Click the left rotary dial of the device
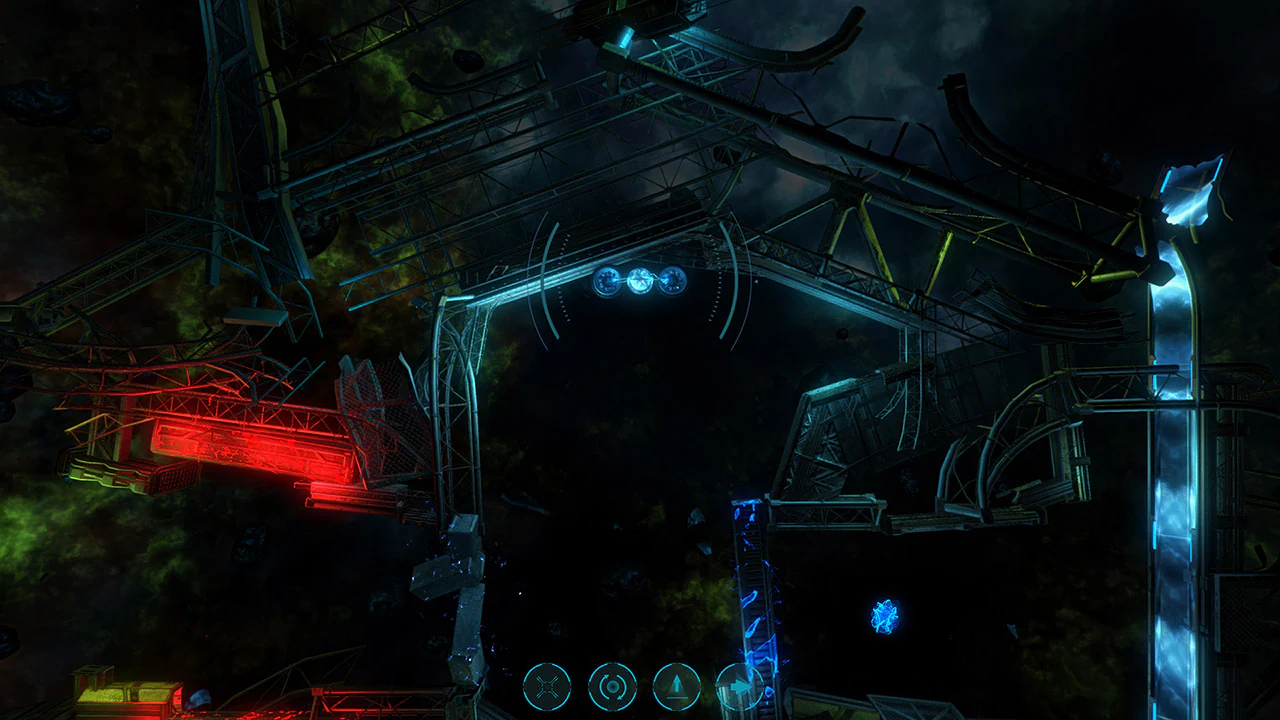The image size is (1280, 720). click(607, 282)
